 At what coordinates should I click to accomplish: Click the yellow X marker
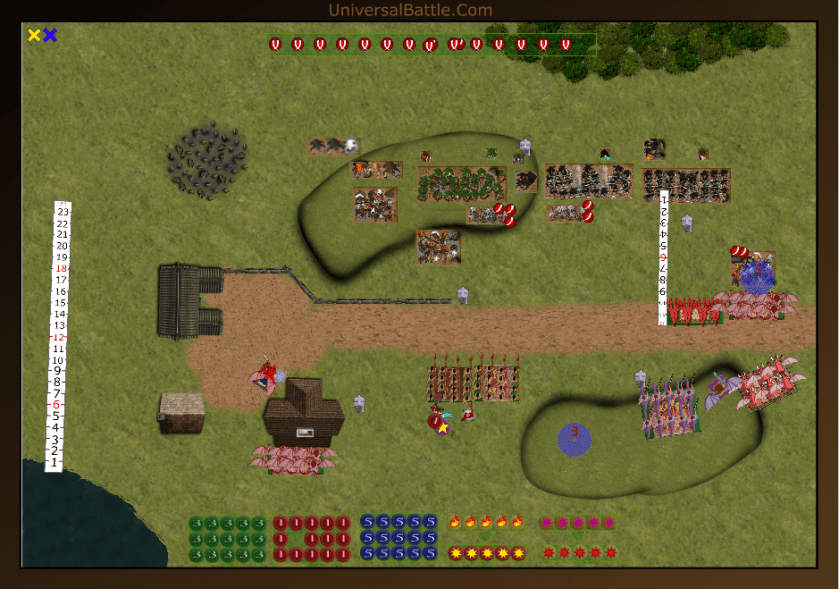34,35
